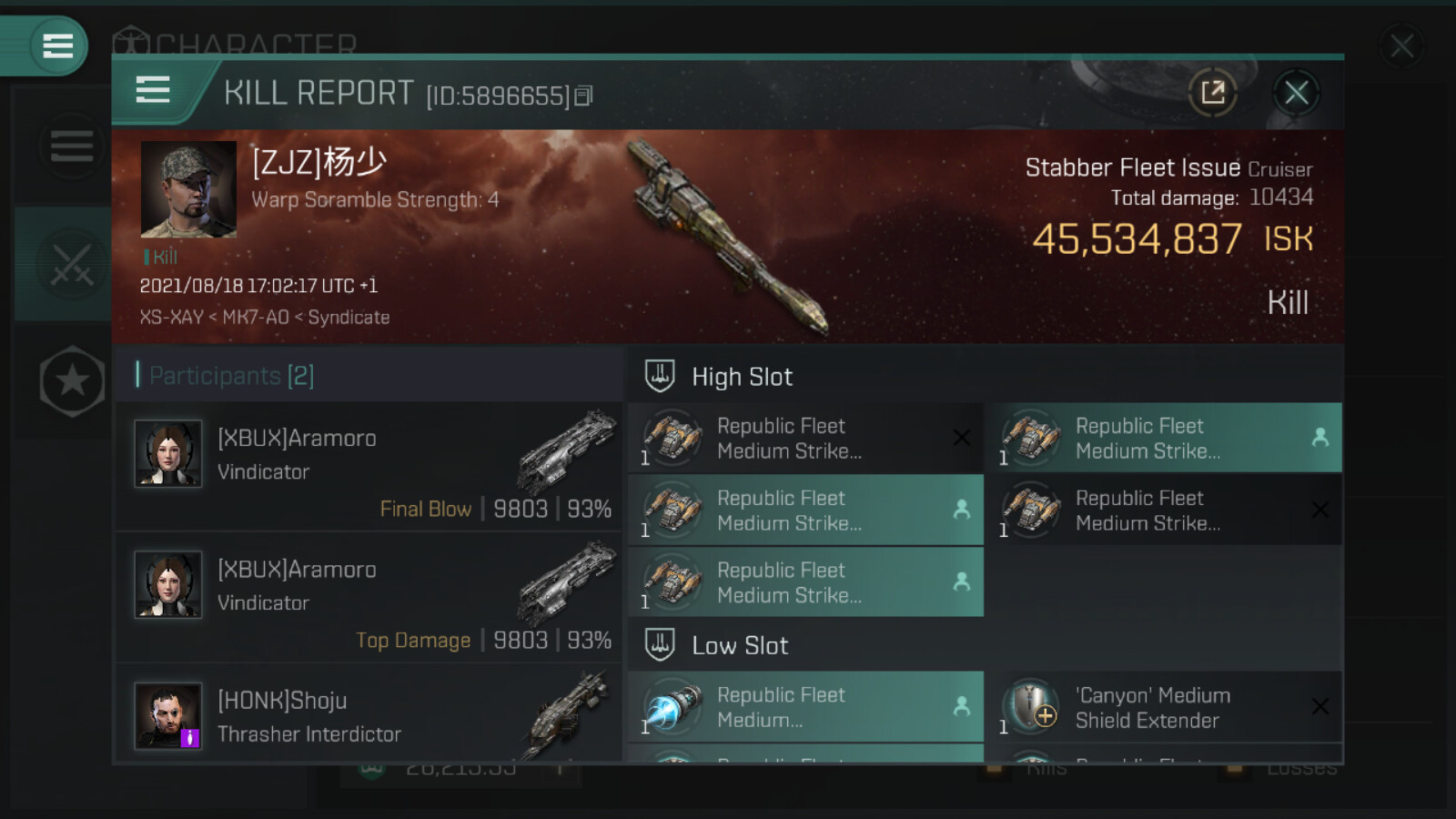Select the Top Damage participant row
The height and width of the screenshot is (819, 1456).
[x=369, y=598]
